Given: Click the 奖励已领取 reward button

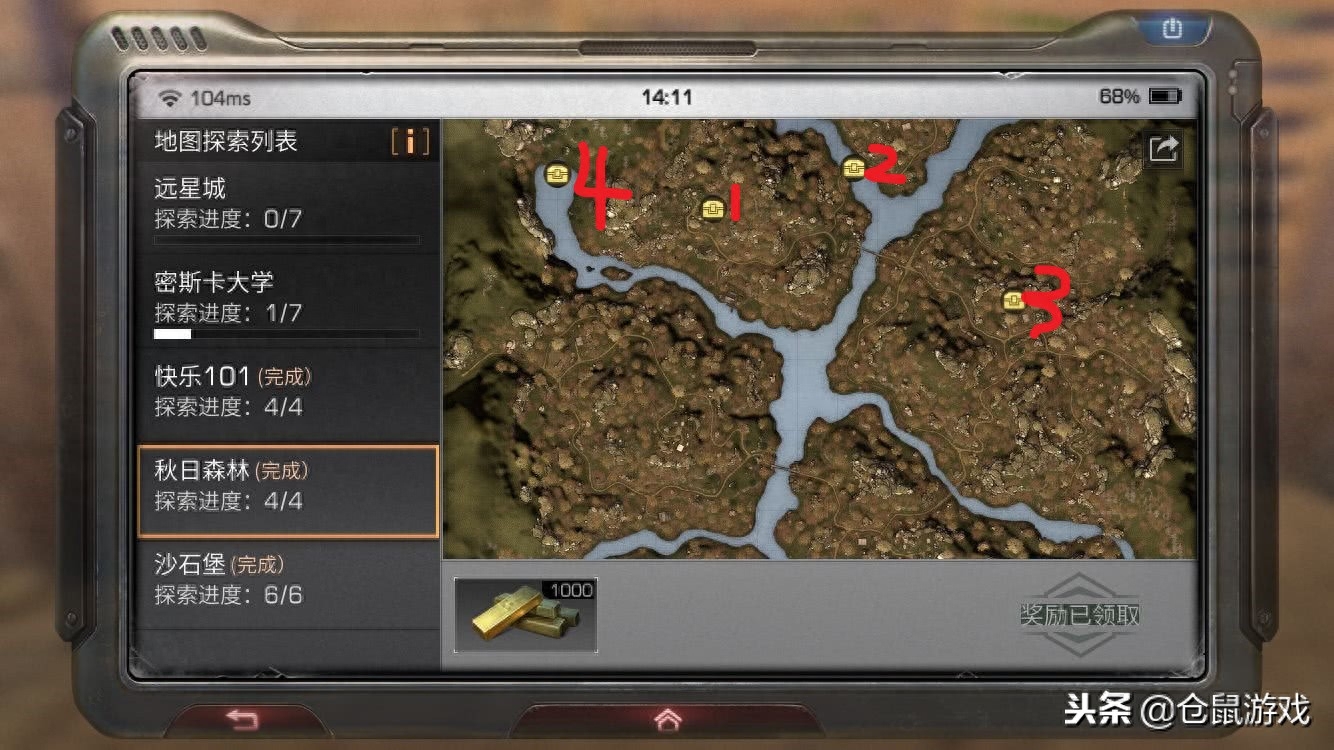Looking at the screenshot, I should tap(1079, 614).
